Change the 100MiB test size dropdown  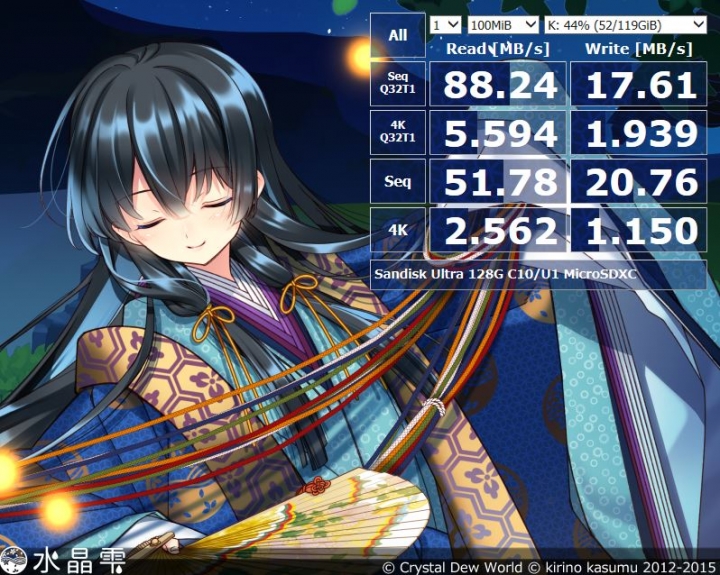point(502,24)
